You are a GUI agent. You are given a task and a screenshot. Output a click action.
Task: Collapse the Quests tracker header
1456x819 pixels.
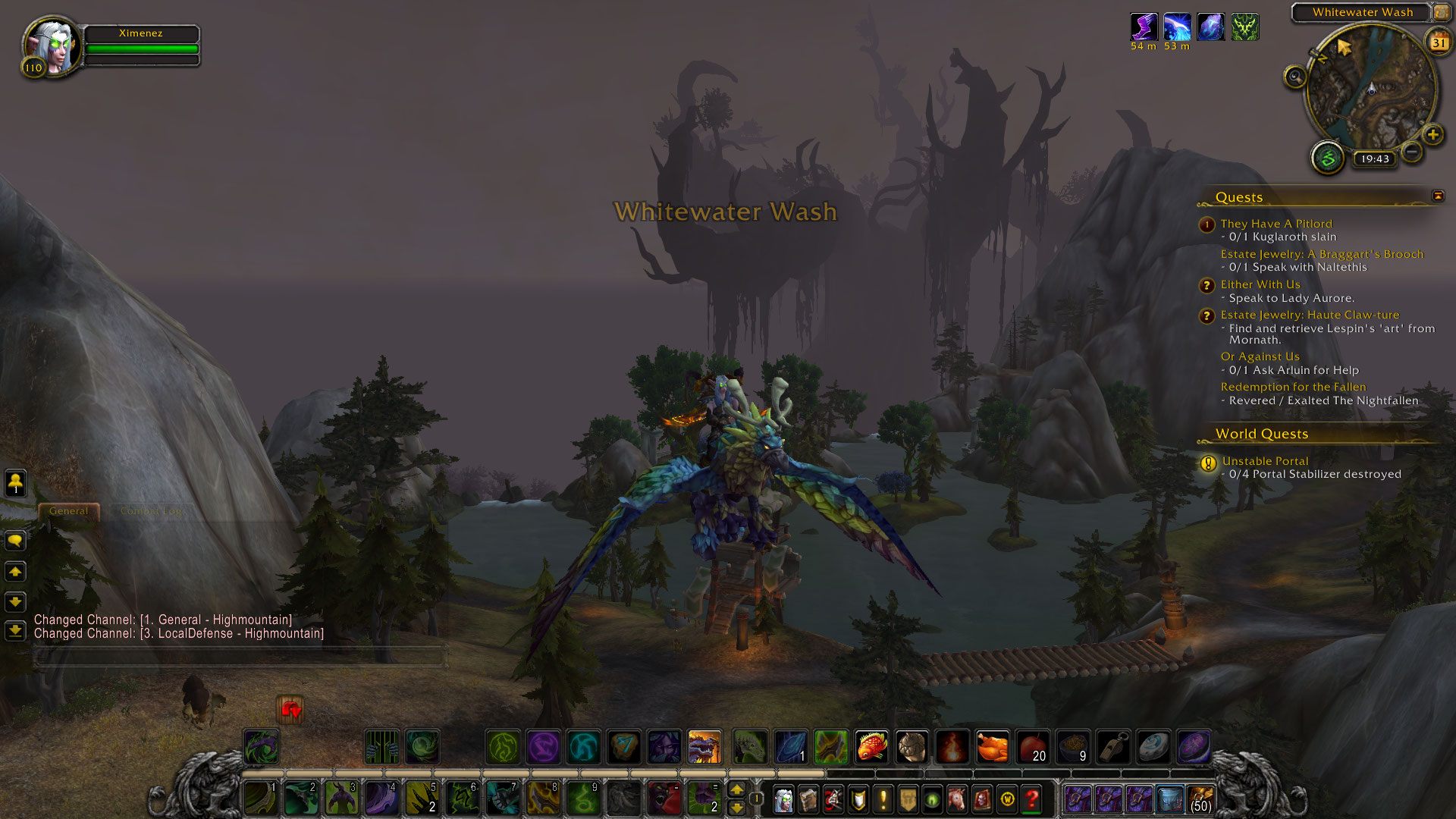click(1438, 196)
